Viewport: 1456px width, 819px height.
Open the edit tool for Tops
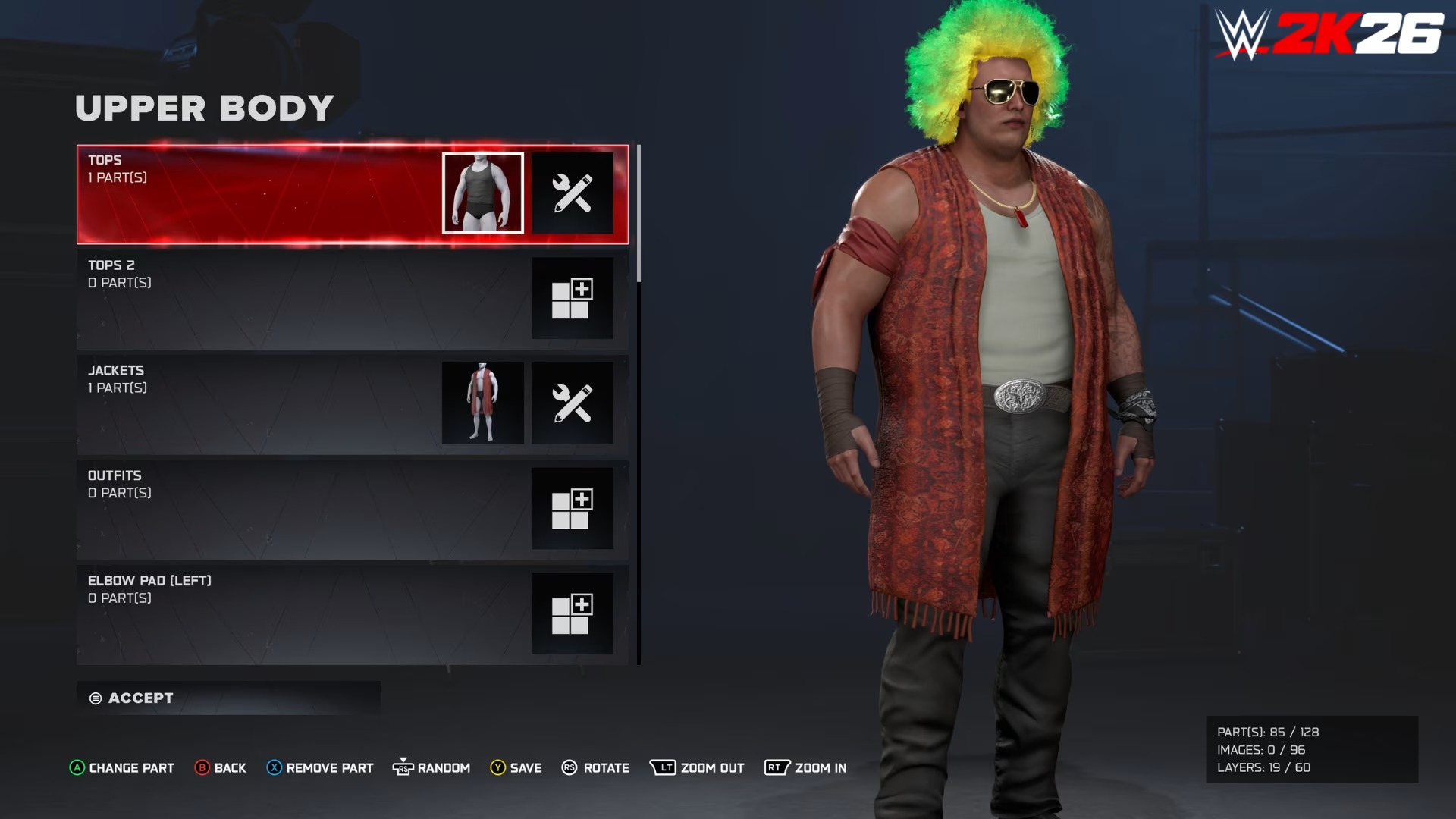[573, 193]
